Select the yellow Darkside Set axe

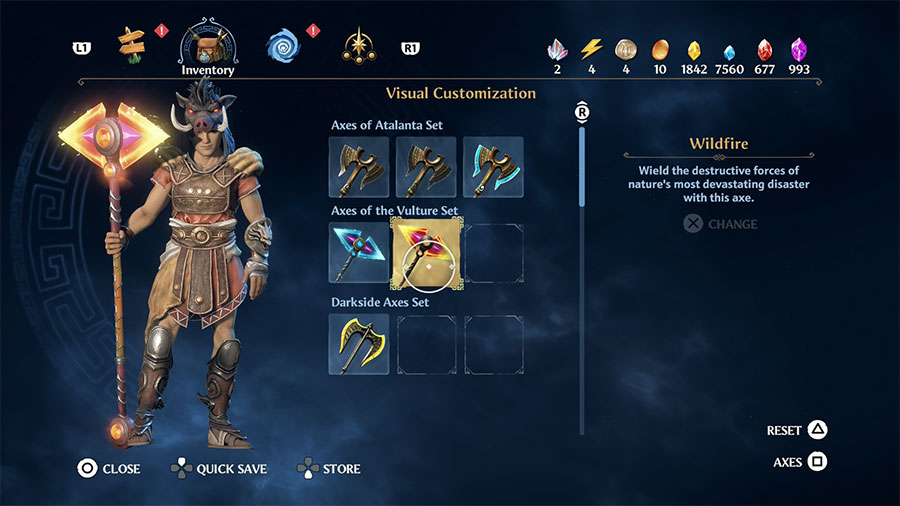[359, 344]
